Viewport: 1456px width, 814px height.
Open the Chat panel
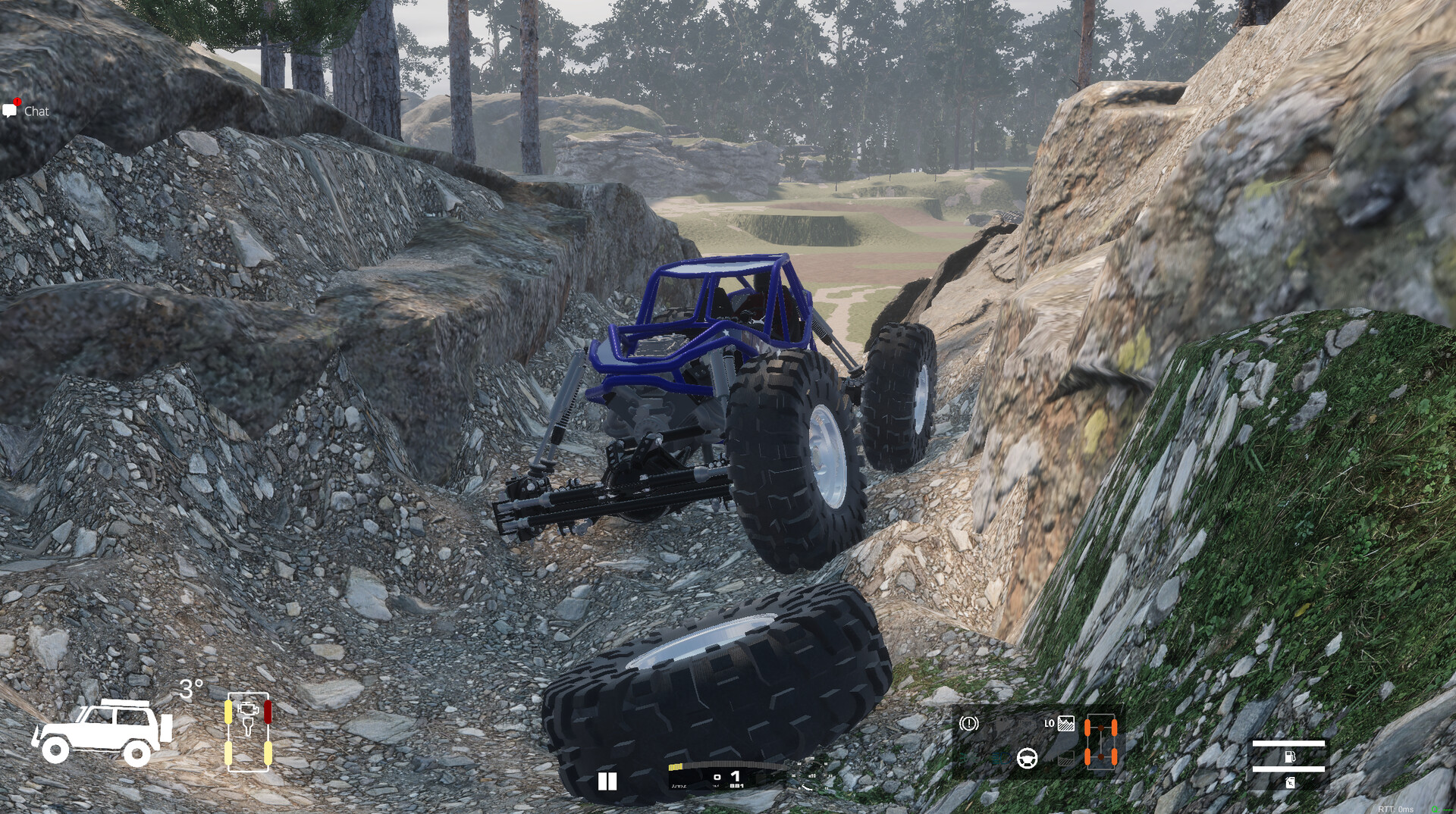[27, 111]
